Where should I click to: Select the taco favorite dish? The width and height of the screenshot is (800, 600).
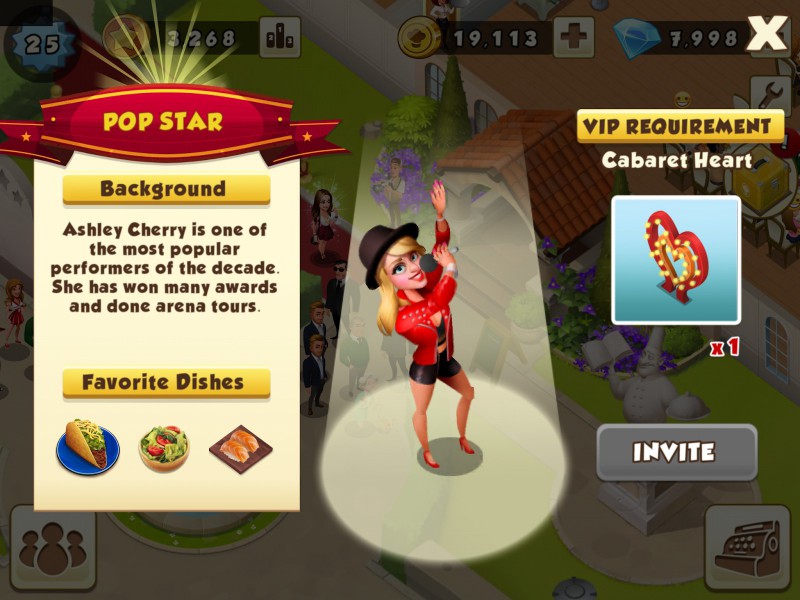pos(88,447)
